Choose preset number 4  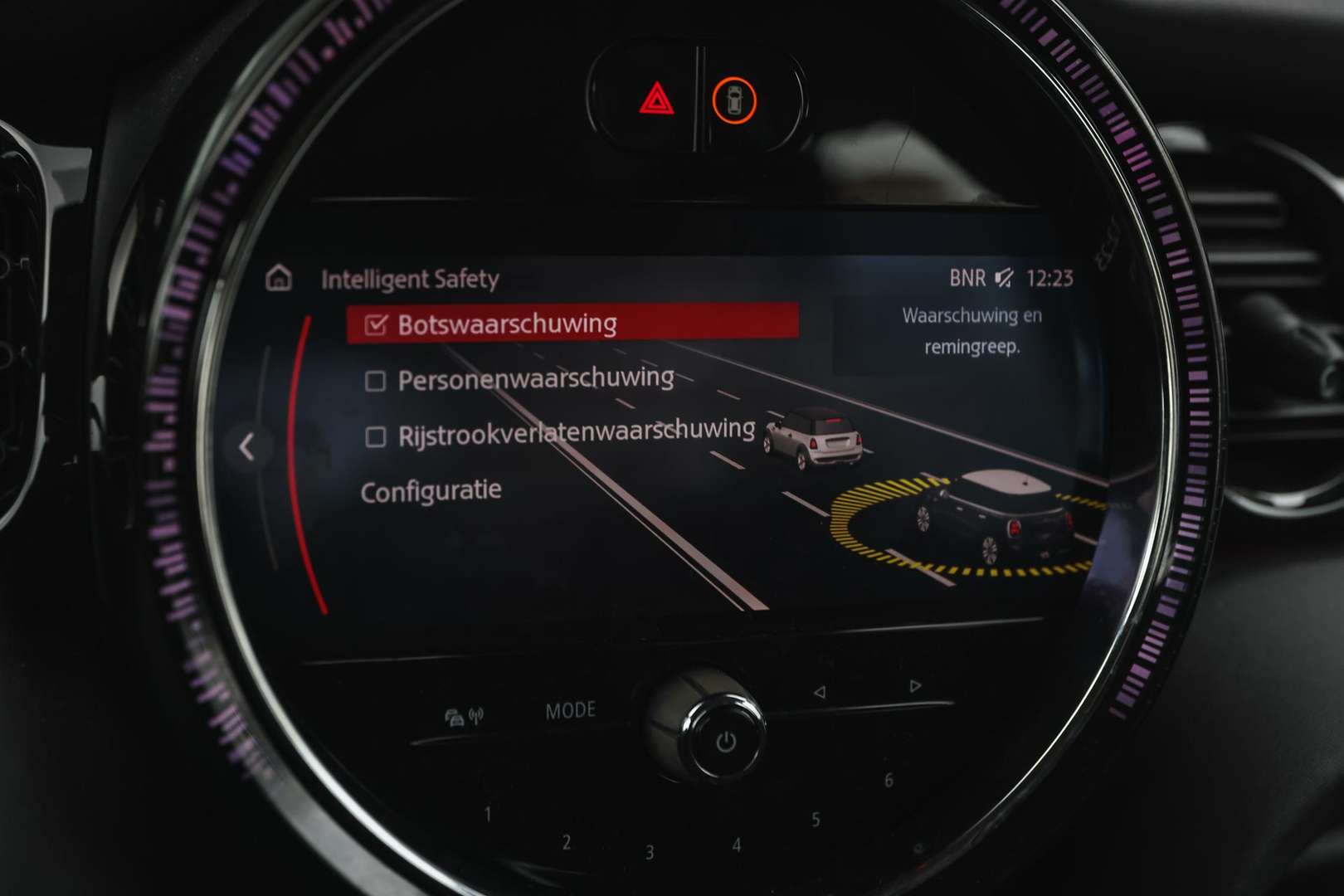pos(736,845)
